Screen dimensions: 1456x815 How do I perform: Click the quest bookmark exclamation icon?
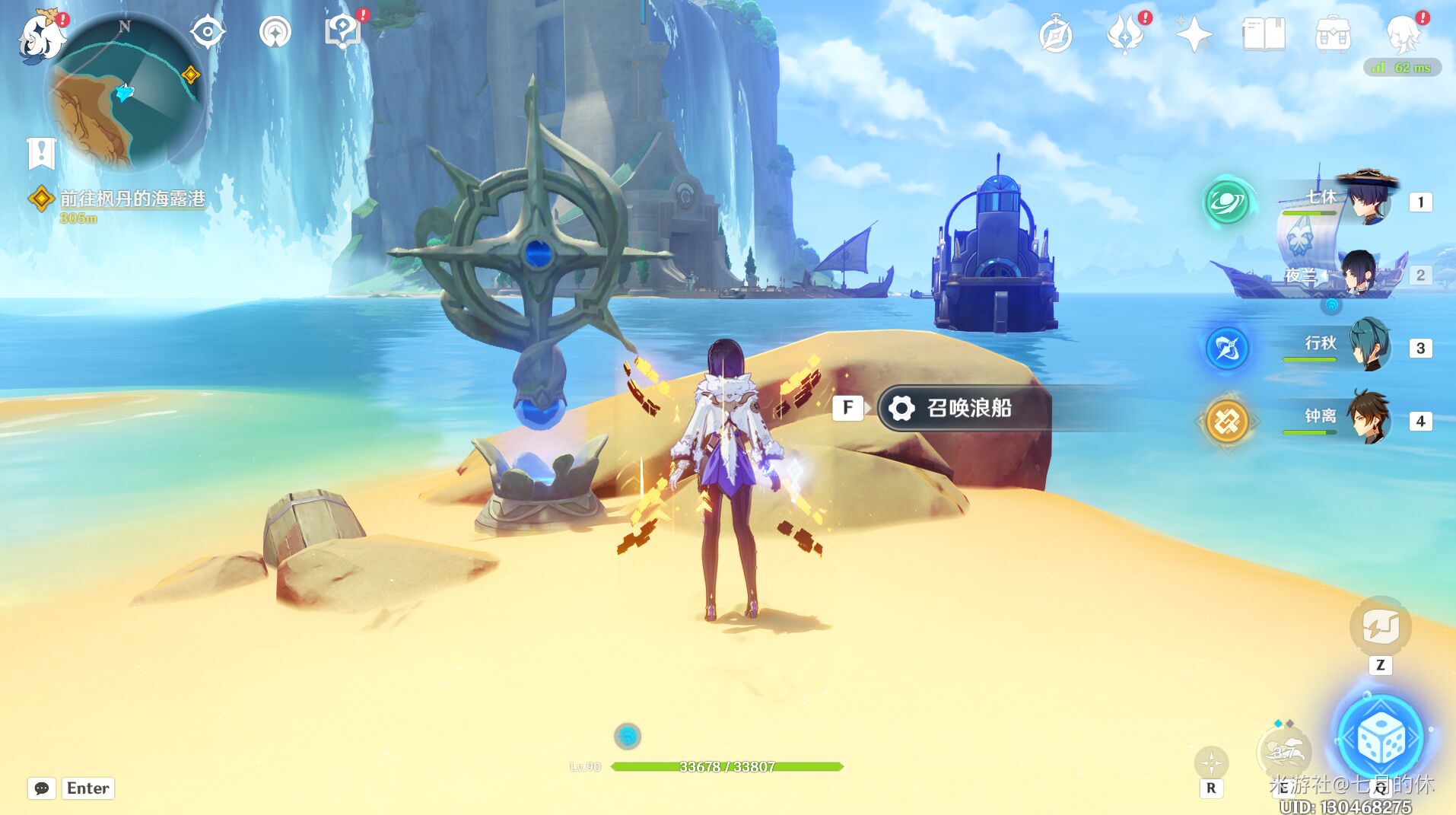[x=42, y=153]
